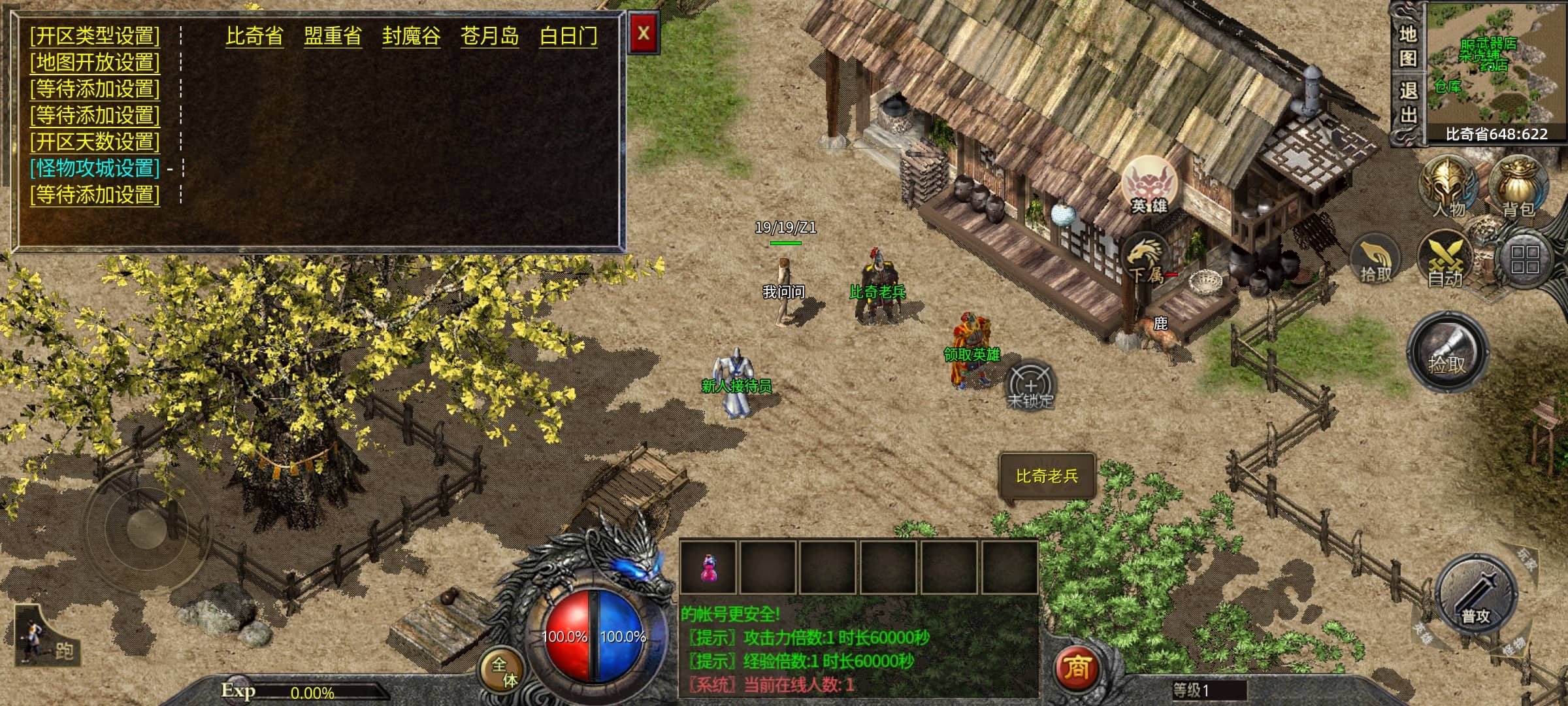
Task: Open the 商 shop button
Action: coord(1077,668)
